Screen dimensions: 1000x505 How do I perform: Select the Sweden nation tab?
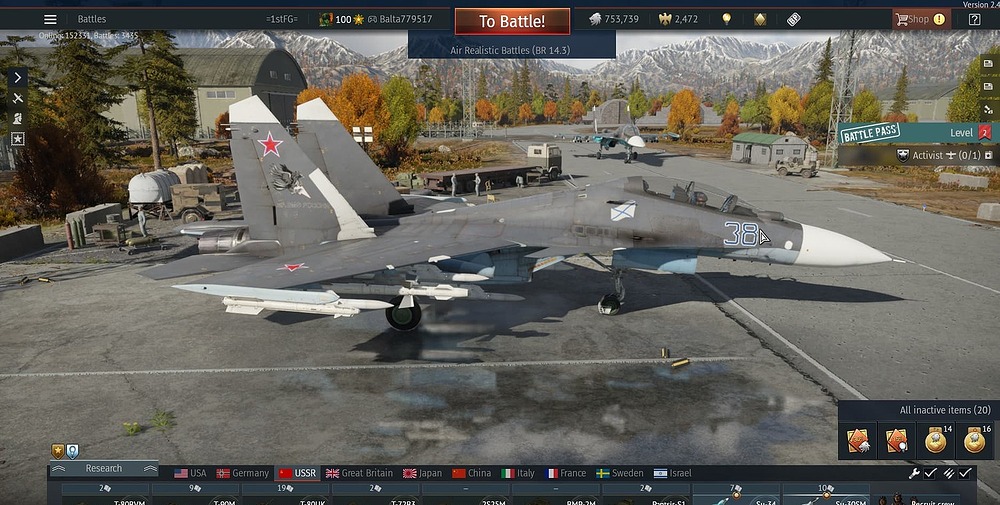click(x=620, y=473)
